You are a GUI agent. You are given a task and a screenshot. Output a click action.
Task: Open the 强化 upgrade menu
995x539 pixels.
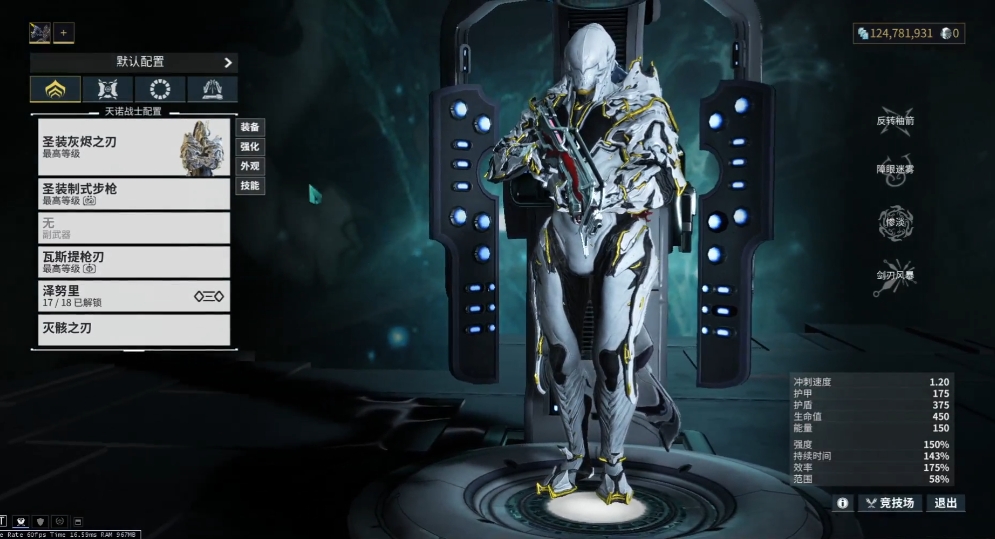point(250,147)
